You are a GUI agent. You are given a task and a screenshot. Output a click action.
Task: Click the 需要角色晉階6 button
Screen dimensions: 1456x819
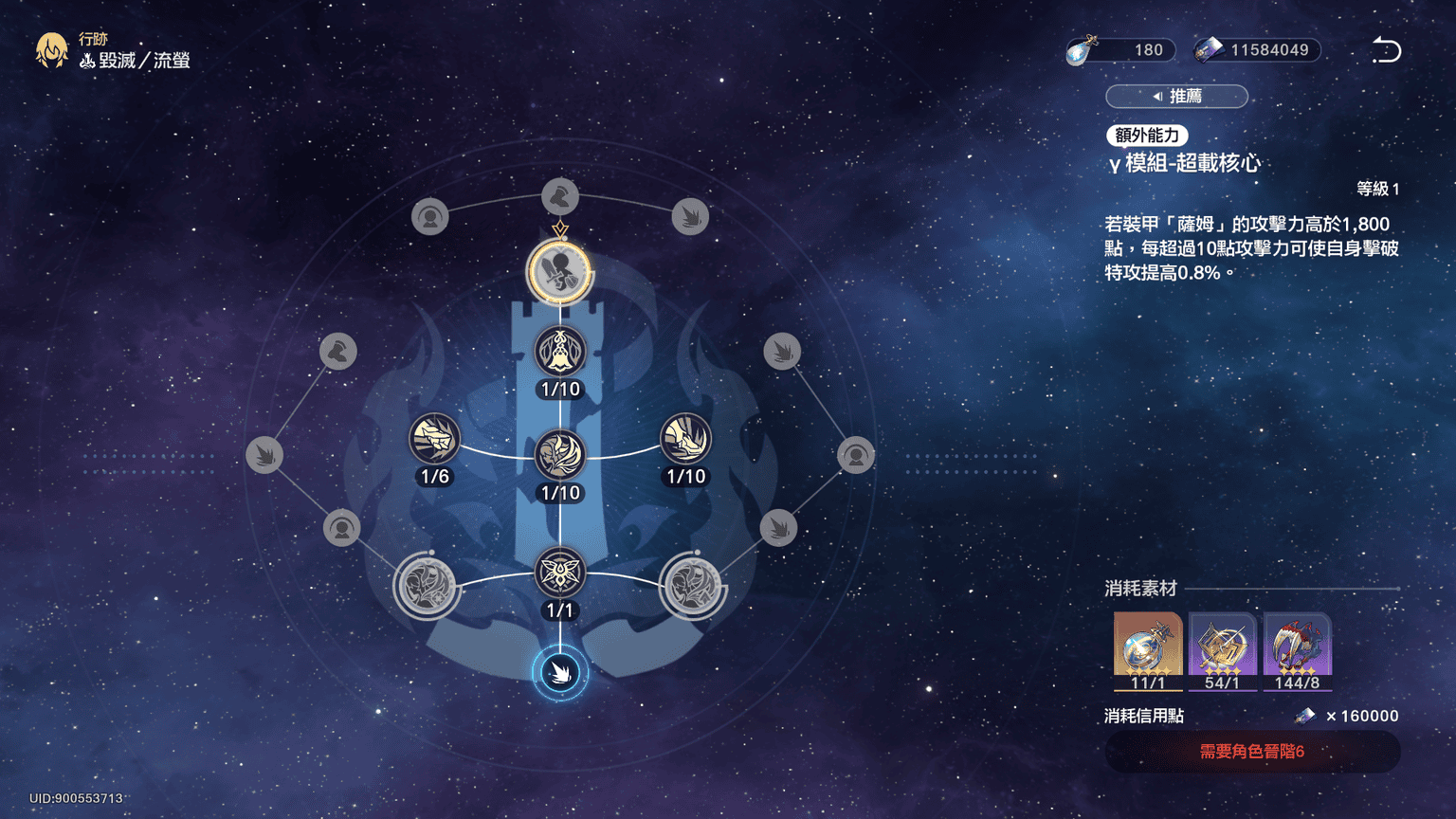click(1251, 752)
